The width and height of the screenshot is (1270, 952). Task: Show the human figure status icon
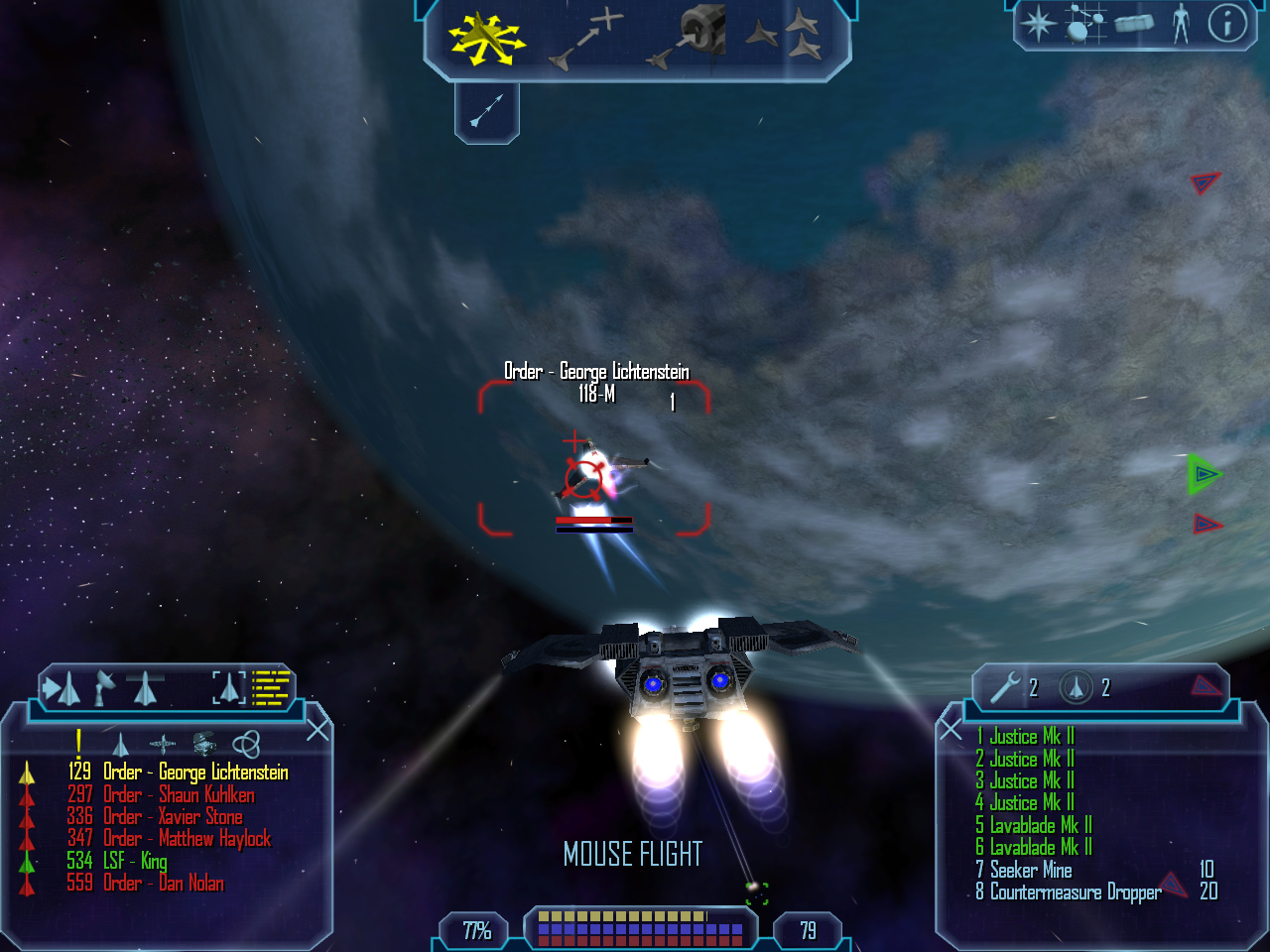1180,23
